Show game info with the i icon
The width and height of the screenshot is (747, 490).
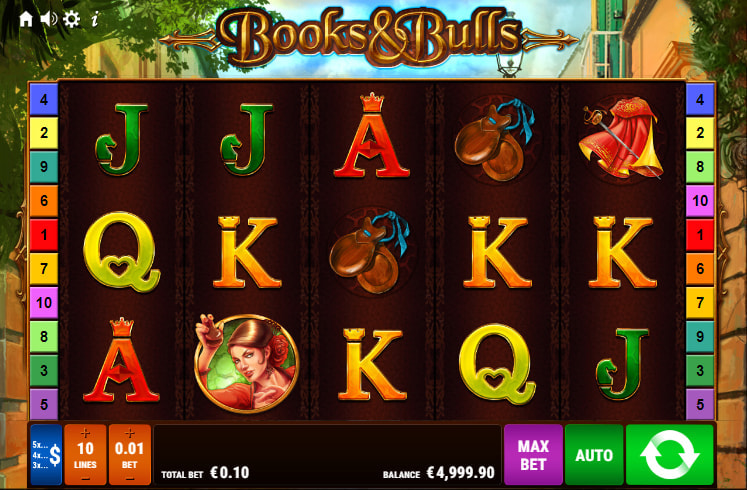pos(94,19)
